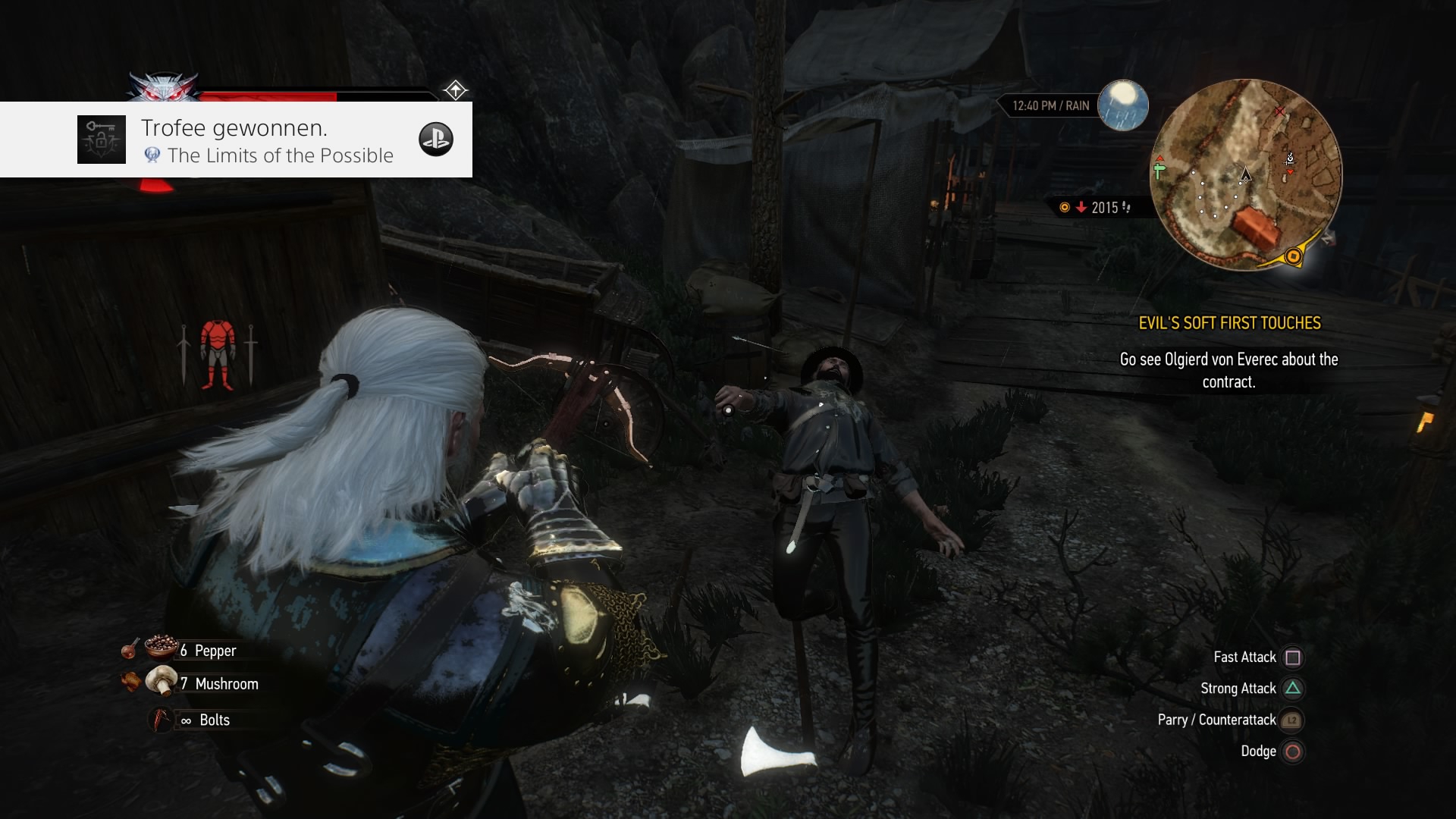Click the trophy key icon in the notification
Screen dimensions: 1456x819
coord(101,139)
